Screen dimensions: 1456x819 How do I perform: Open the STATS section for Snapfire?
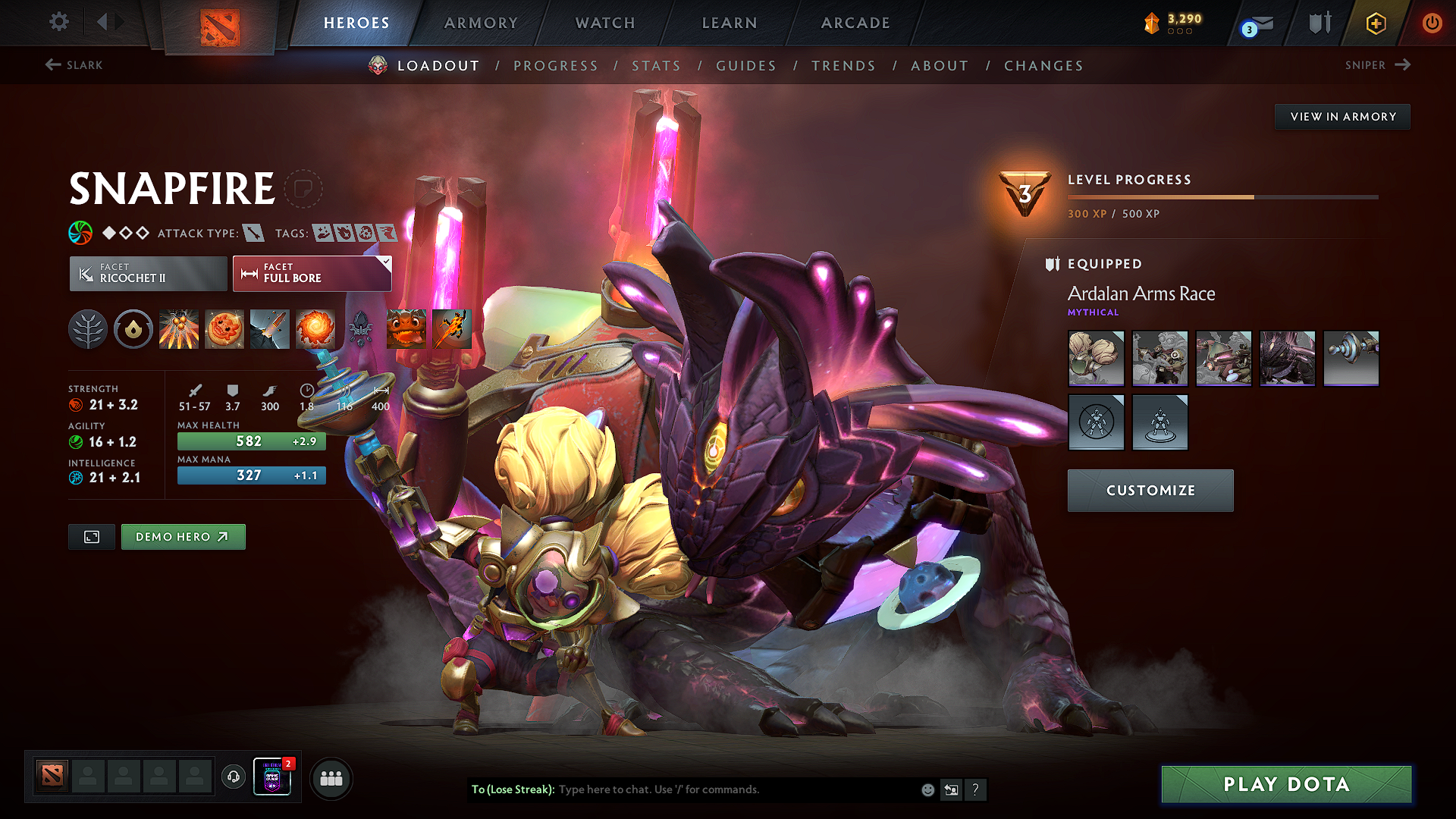(657, 65)
